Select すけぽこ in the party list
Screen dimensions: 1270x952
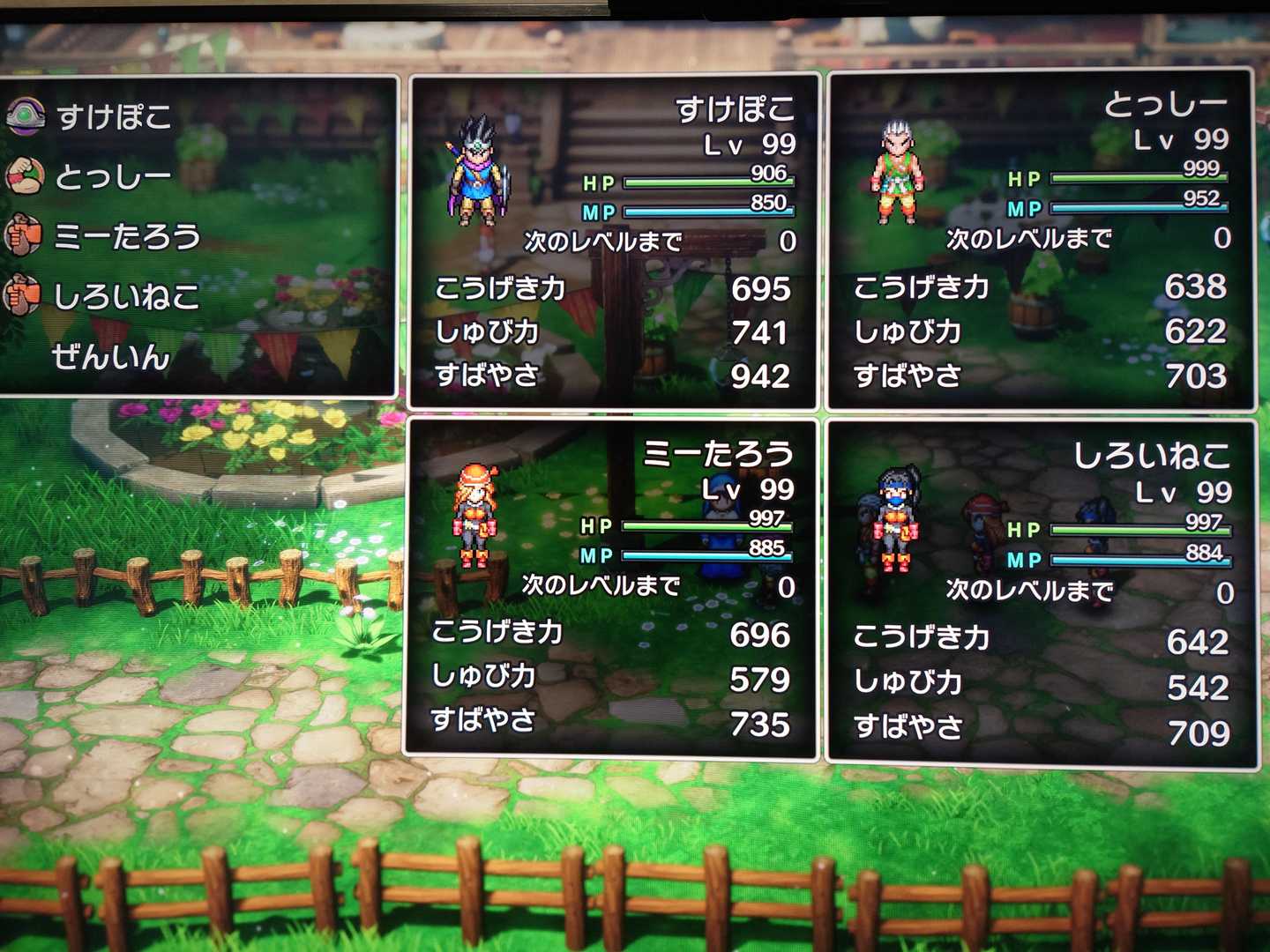point(114,116)
